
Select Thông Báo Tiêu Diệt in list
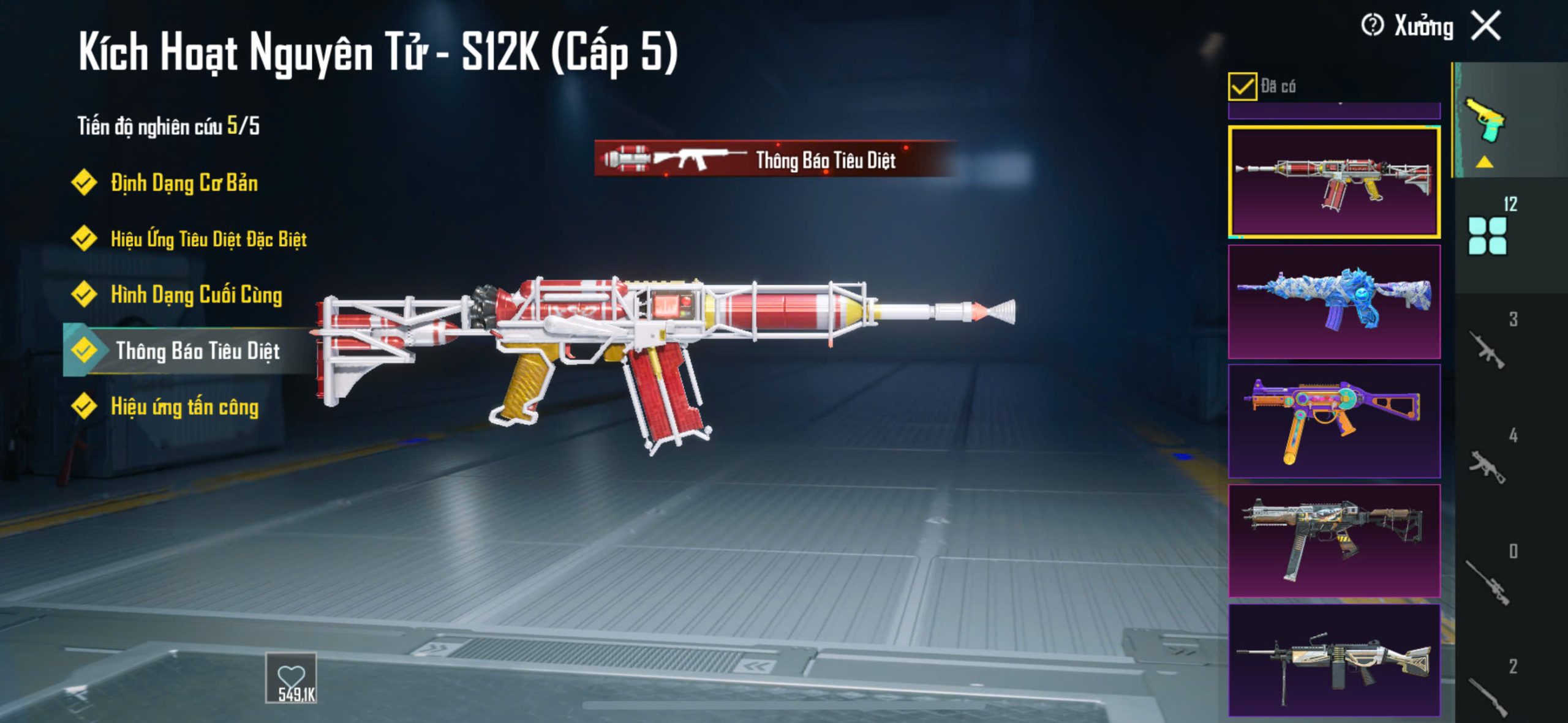pyautogui.click(x=197, y=351)
